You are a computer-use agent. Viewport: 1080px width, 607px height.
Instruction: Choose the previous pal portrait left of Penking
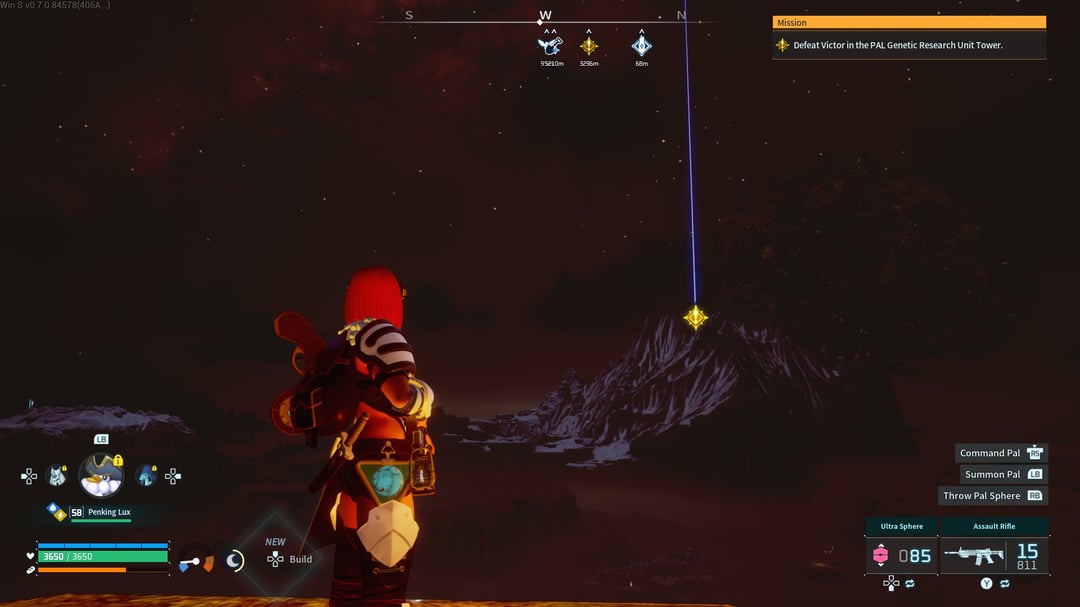click(x=57, y=476)
